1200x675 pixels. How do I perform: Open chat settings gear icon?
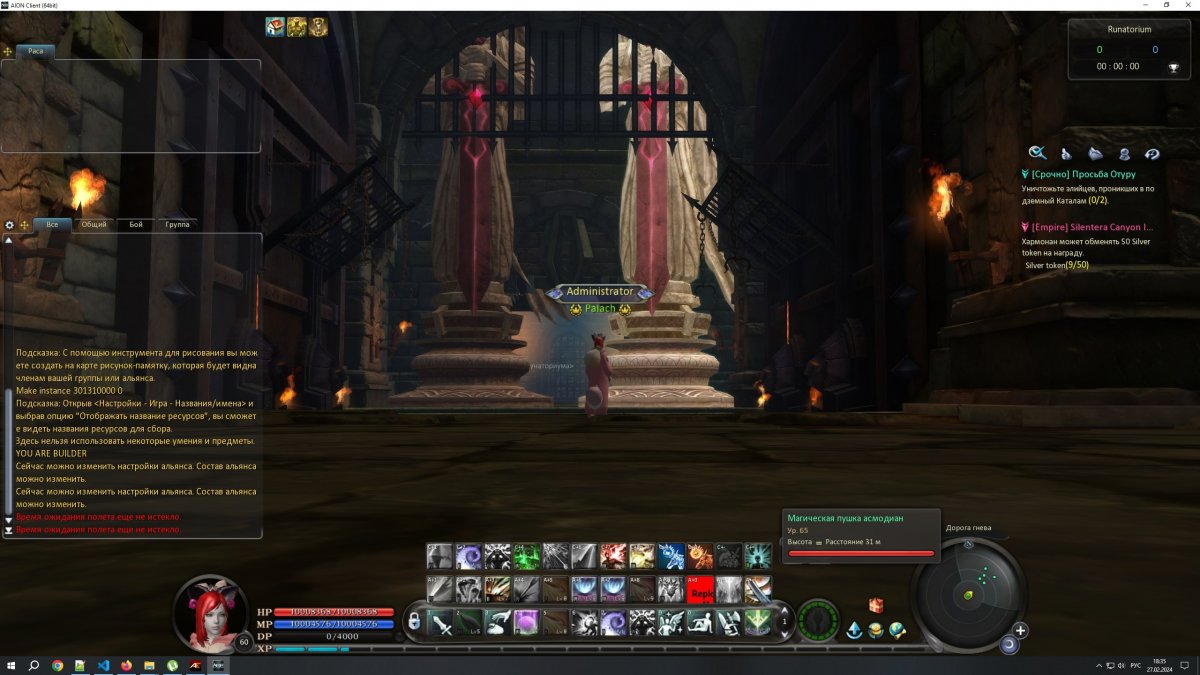(10, 225)
